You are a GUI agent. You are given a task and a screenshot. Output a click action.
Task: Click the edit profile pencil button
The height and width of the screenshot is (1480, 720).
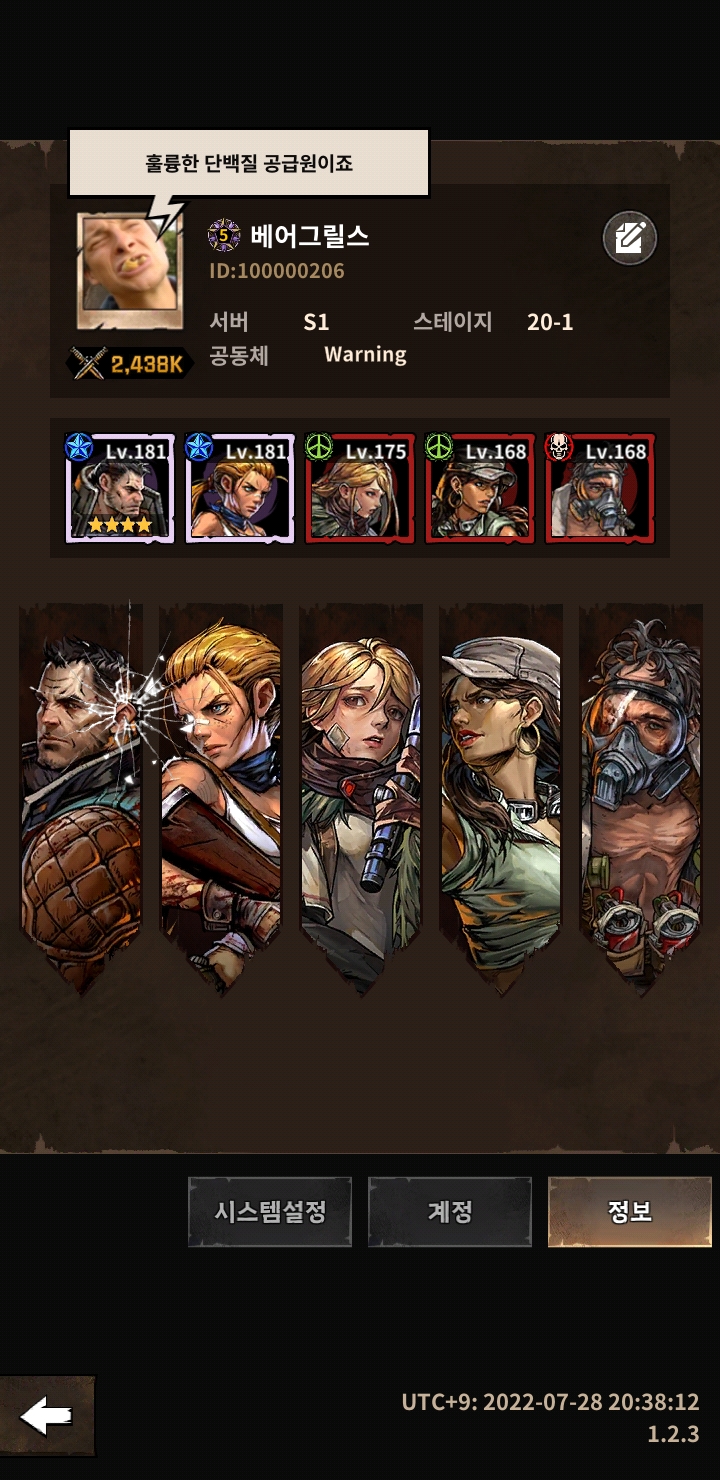(629, 240)
